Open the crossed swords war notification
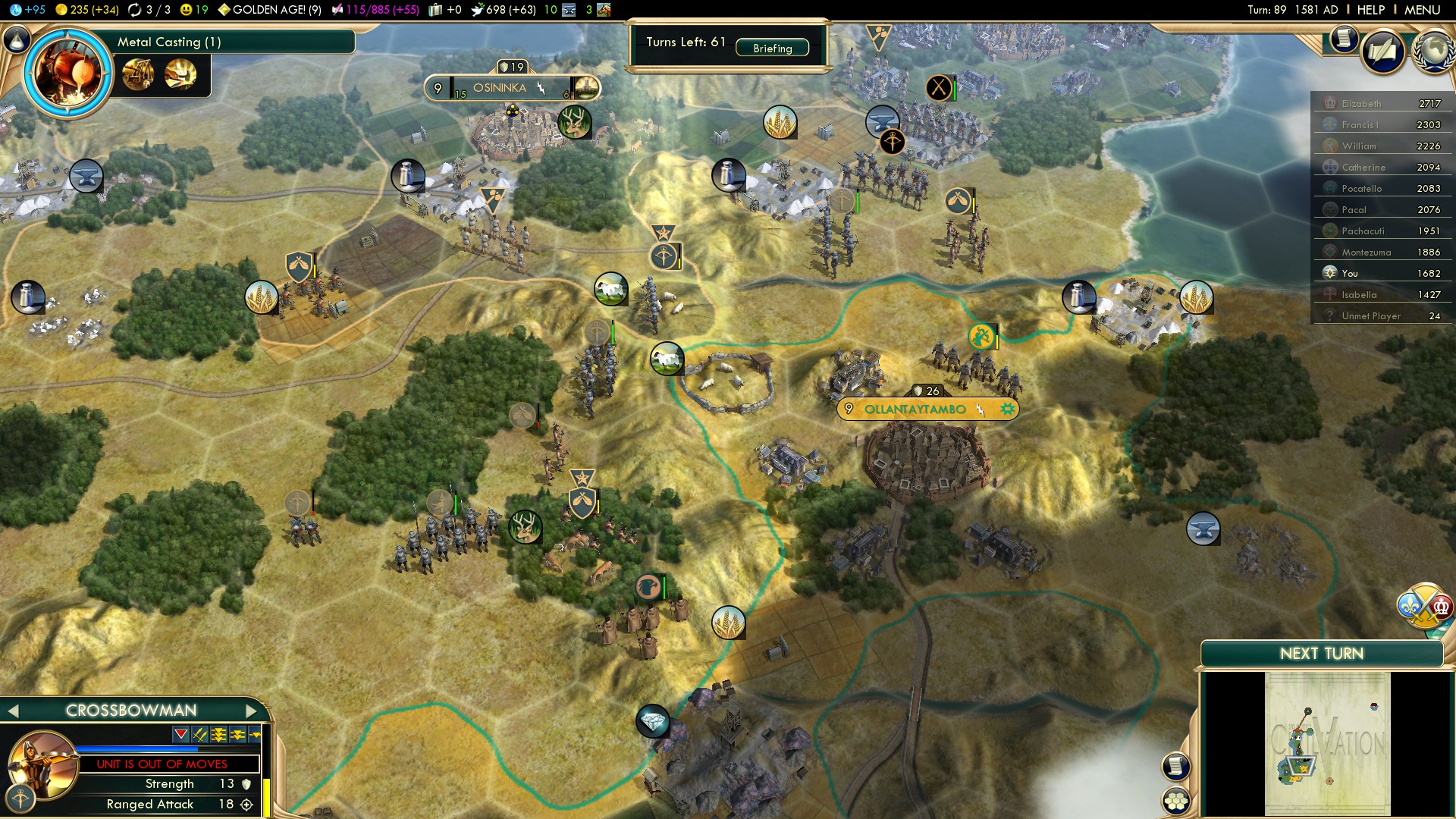 939,88
